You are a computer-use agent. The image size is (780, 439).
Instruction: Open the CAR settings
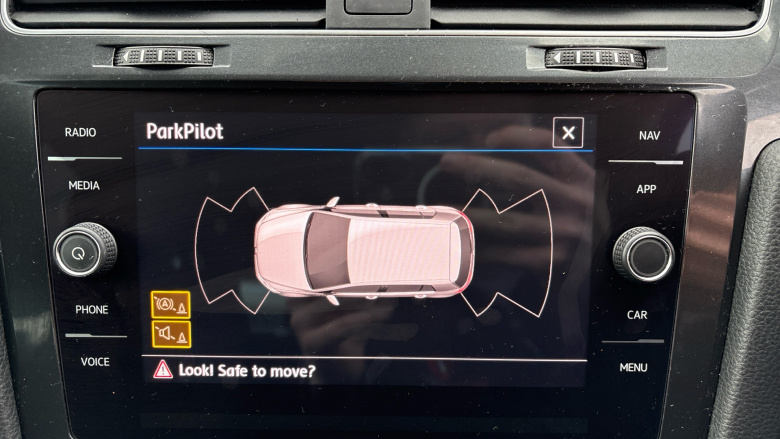[637, 315]
